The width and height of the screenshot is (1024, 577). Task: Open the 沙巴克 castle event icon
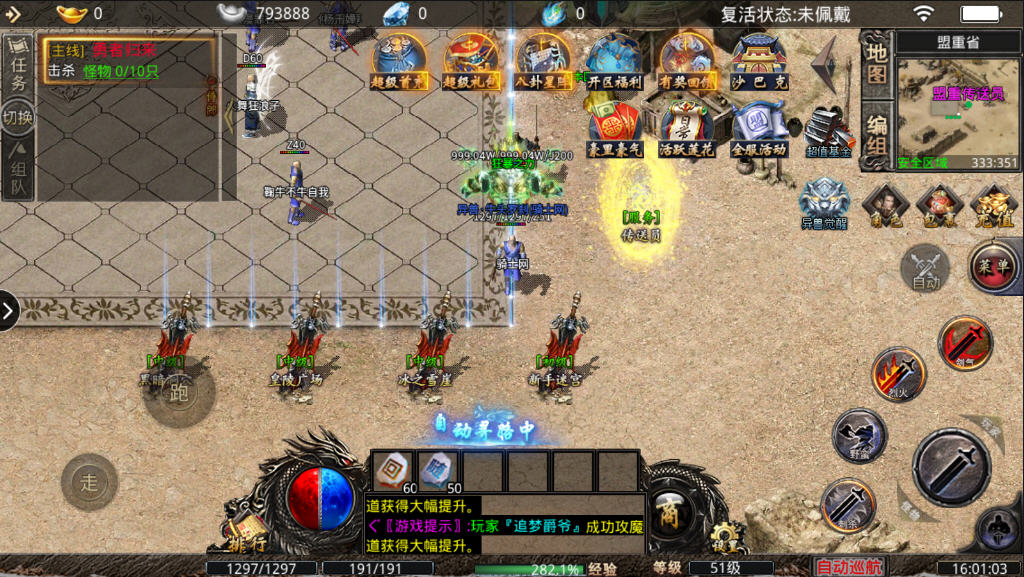point(760,62)
